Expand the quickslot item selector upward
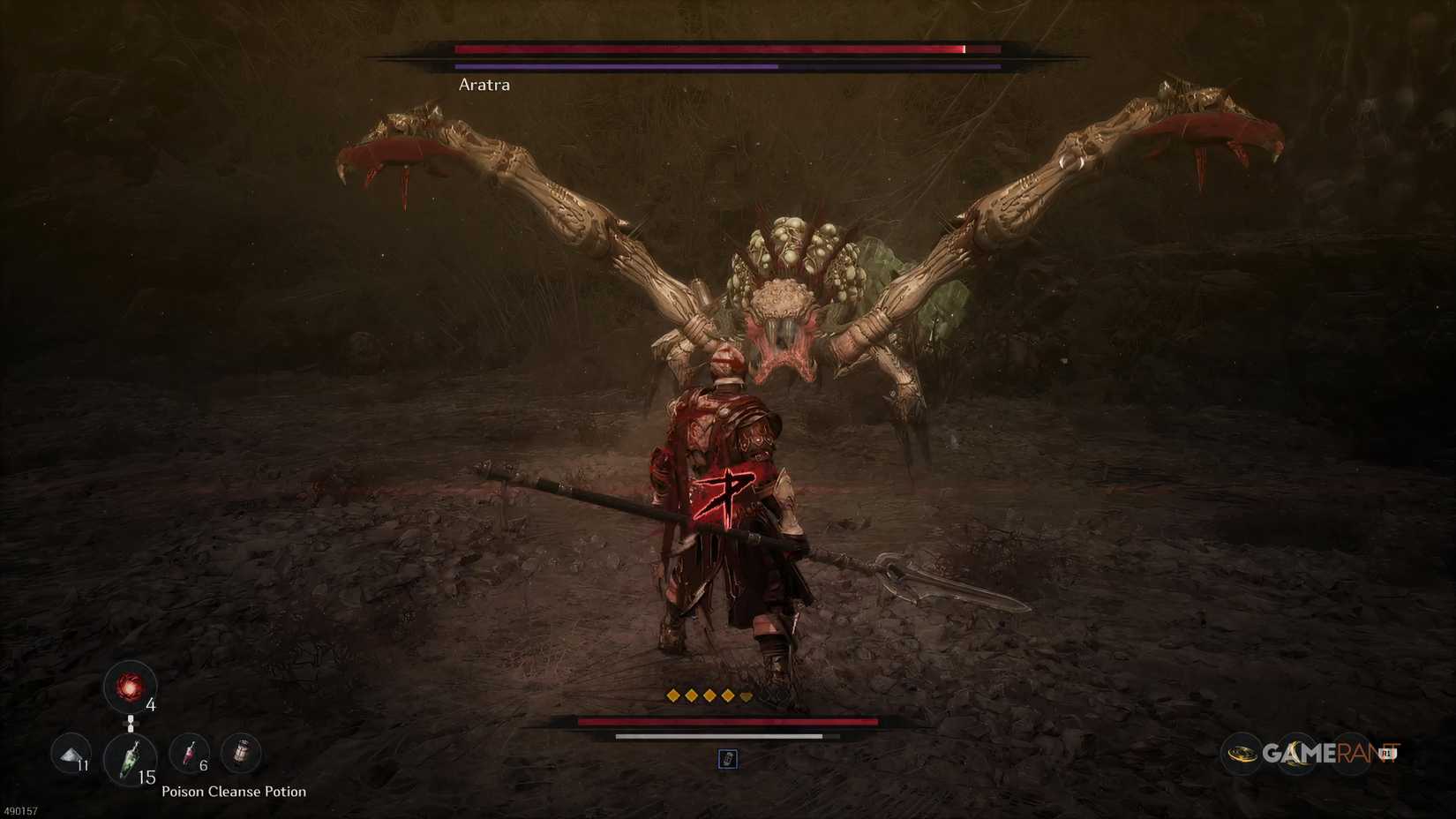Screen dimensions: 1456x819 click(131, 717)
